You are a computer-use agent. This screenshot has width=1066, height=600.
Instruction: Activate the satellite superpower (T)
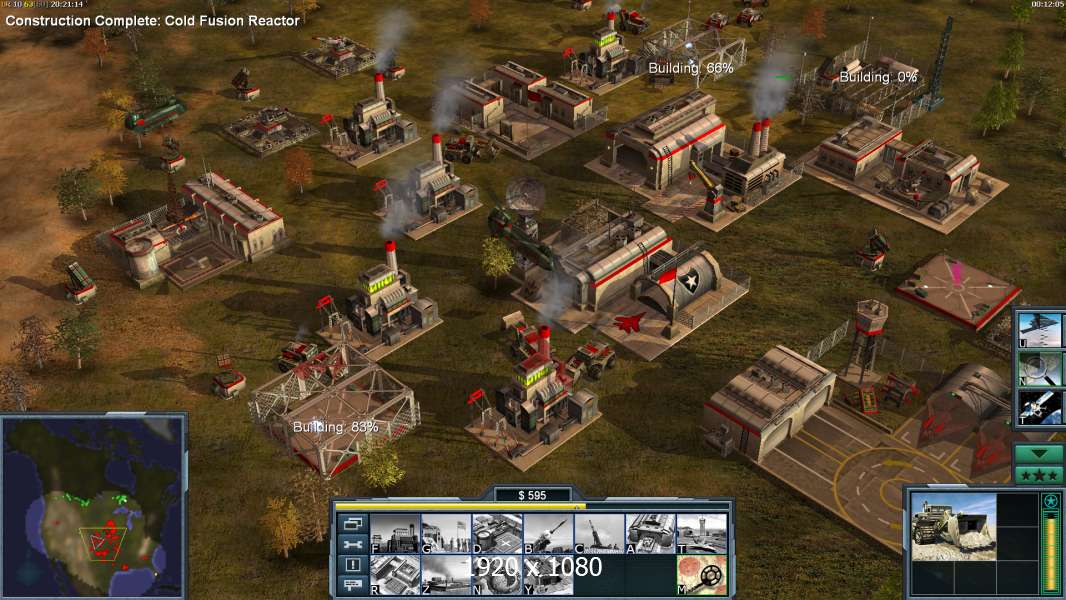coord(1040,407)
